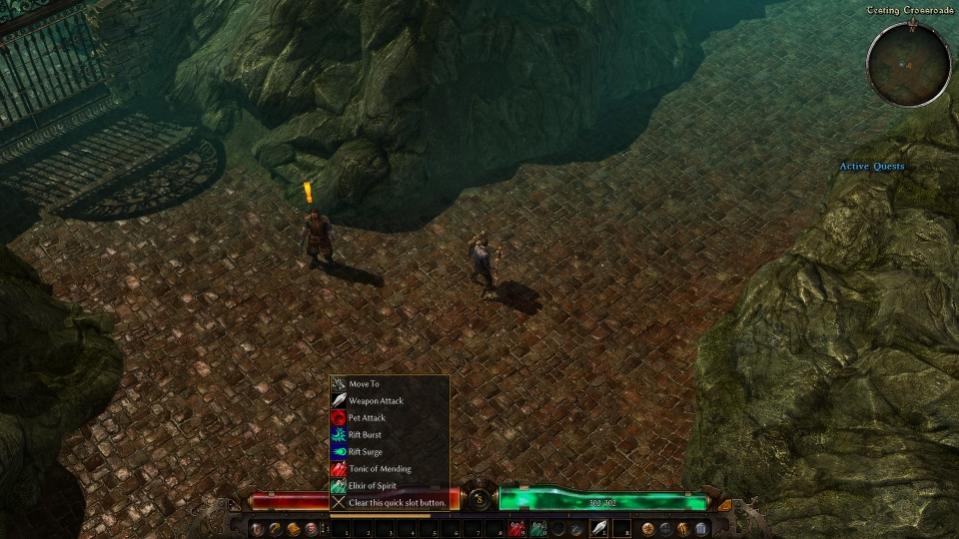Select Elixir of Spirit in the menu

(x=372, y=486)
